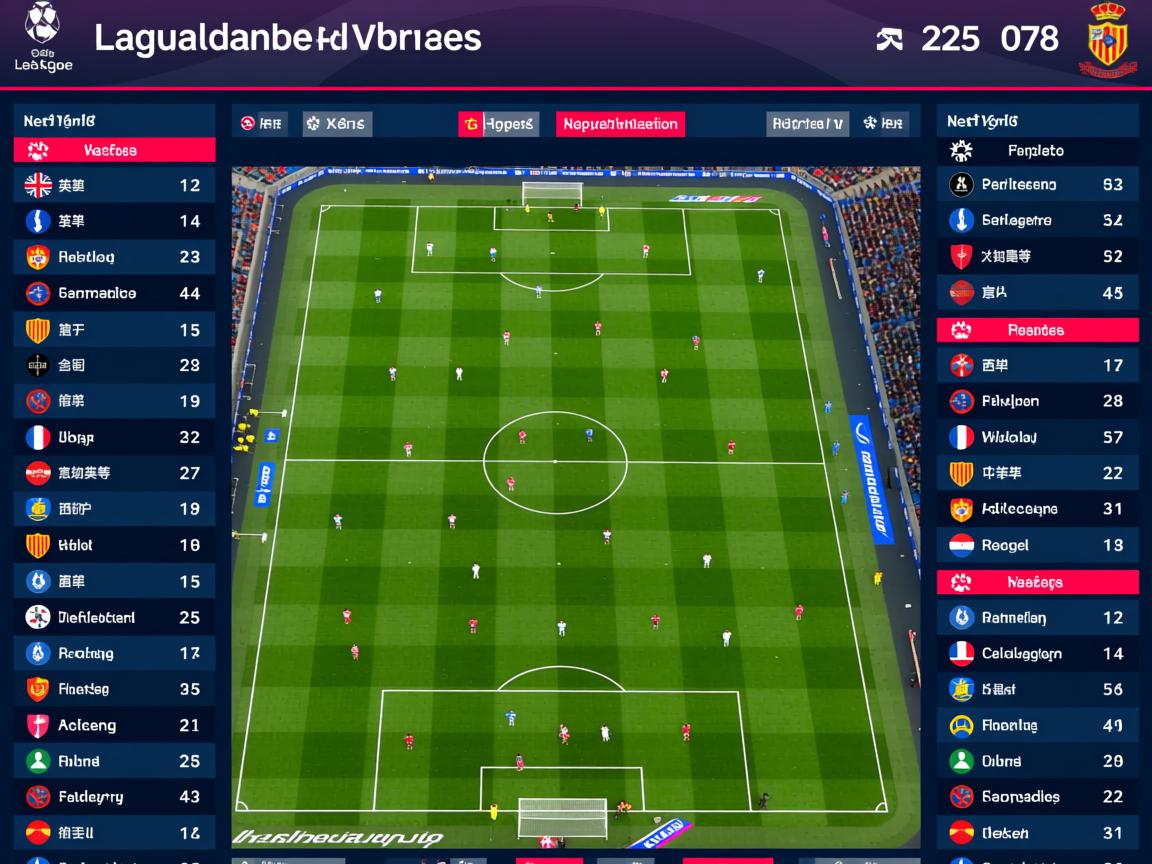Select the Ganmabloe player row
The width and height of the screenshot is (1152, 864).
pyautogui.click(x=114, y=293)
